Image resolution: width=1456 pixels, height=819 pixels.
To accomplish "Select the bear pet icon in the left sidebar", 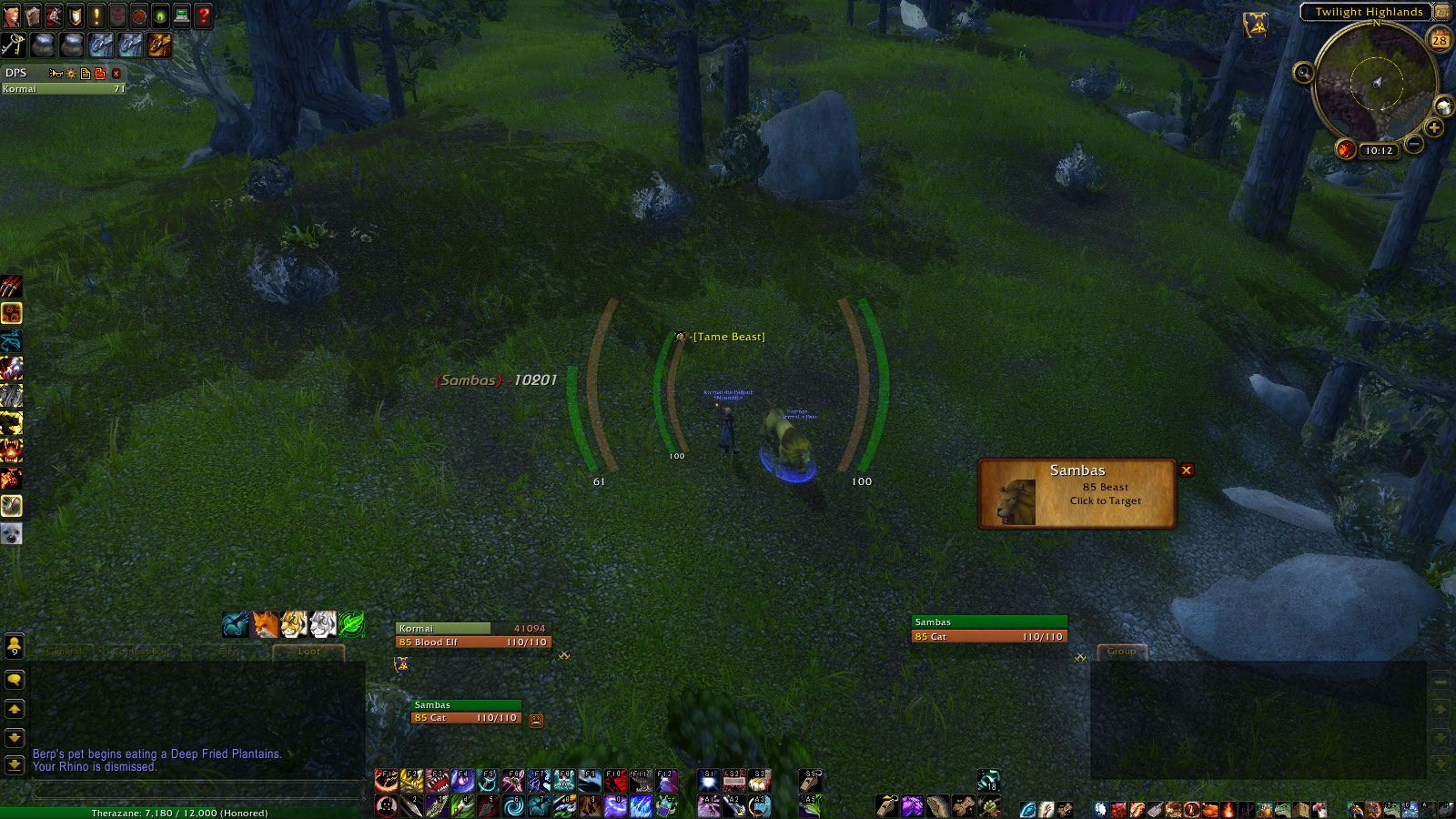I will [11, 535].
